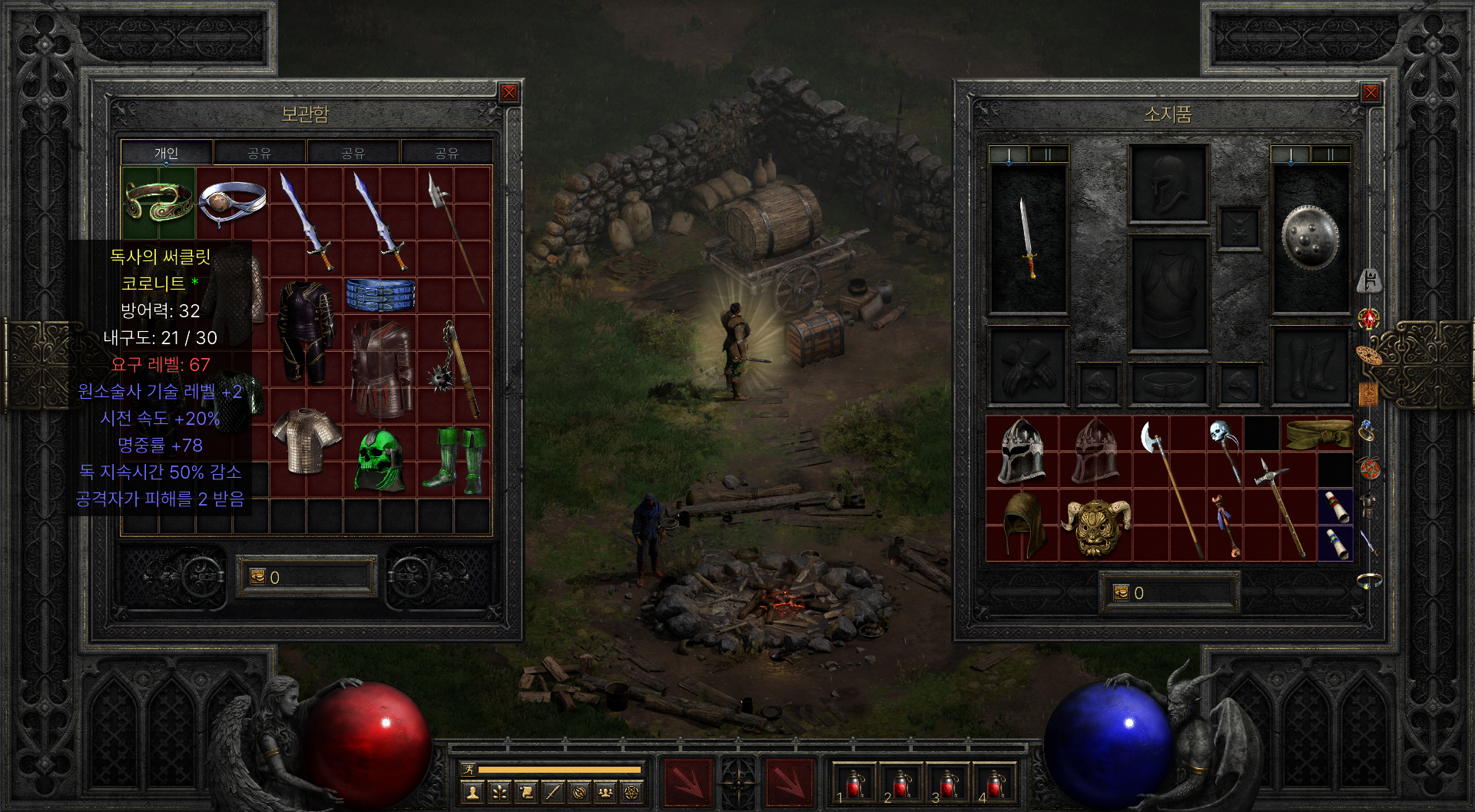Use the potion in belt slot 1
Viewport: 1475px width, 812px height.
[854, 784]
